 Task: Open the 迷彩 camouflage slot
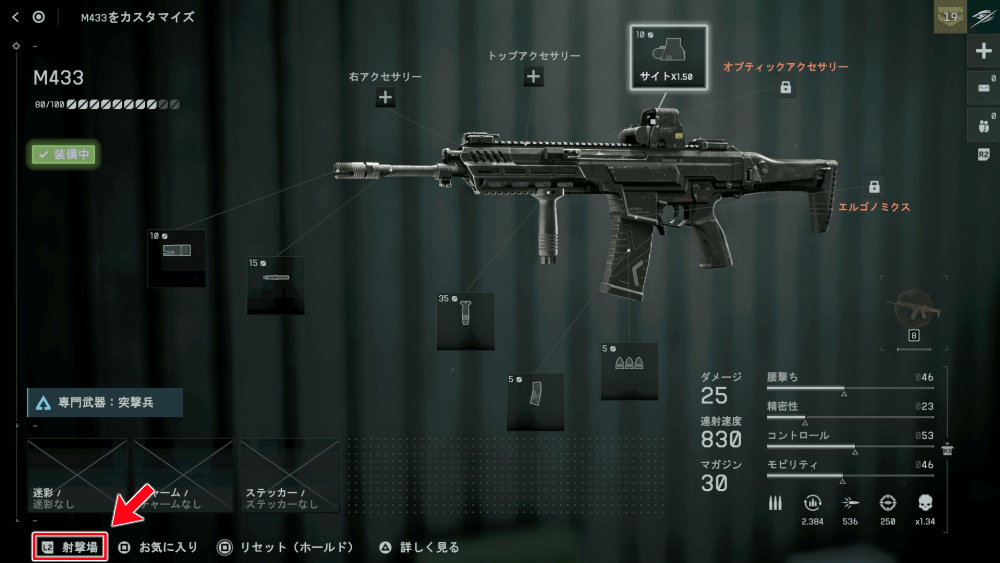78,476
